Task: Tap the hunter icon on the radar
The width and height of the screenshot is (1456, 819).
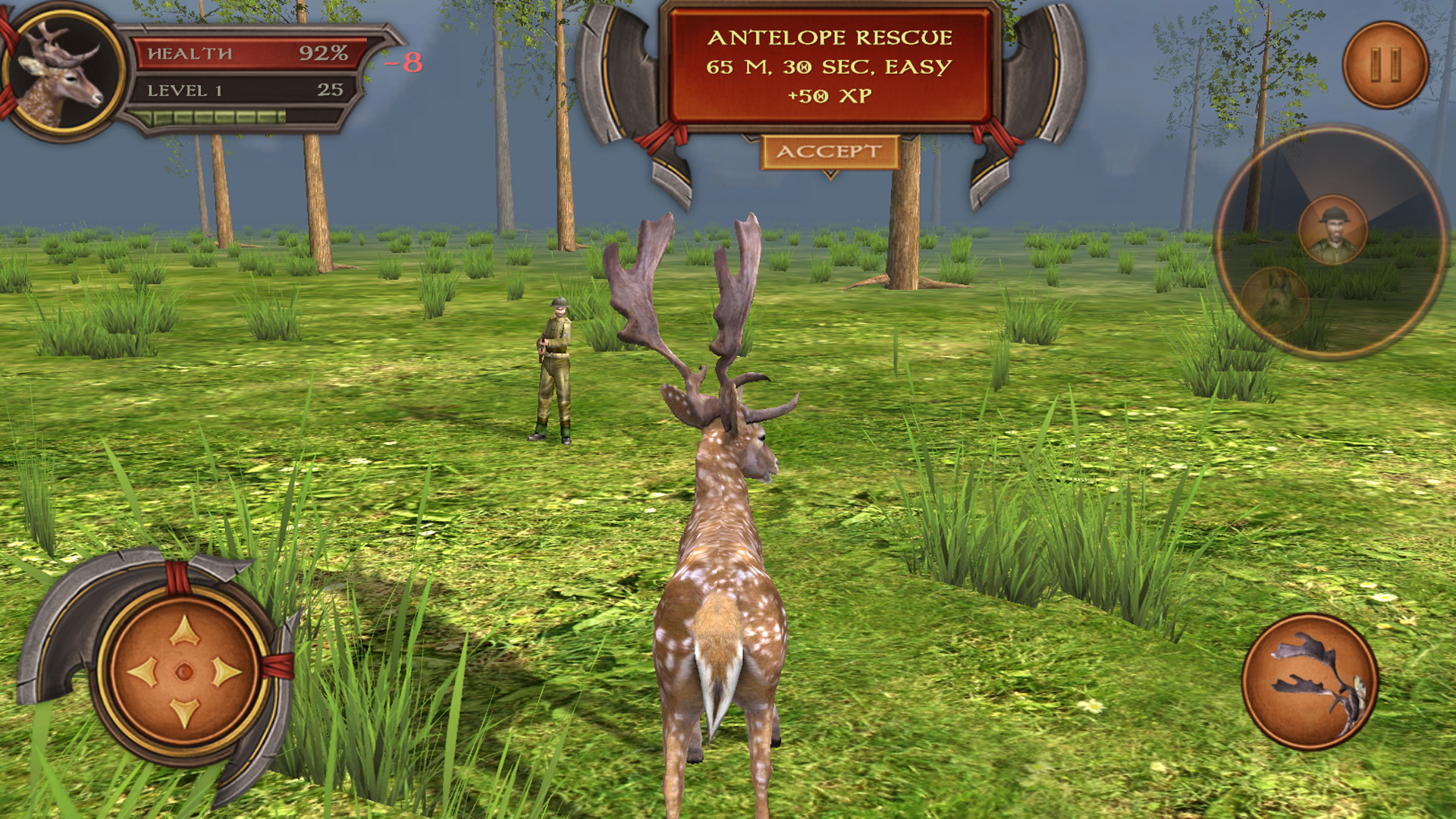Action: (x=1334, y=229)
